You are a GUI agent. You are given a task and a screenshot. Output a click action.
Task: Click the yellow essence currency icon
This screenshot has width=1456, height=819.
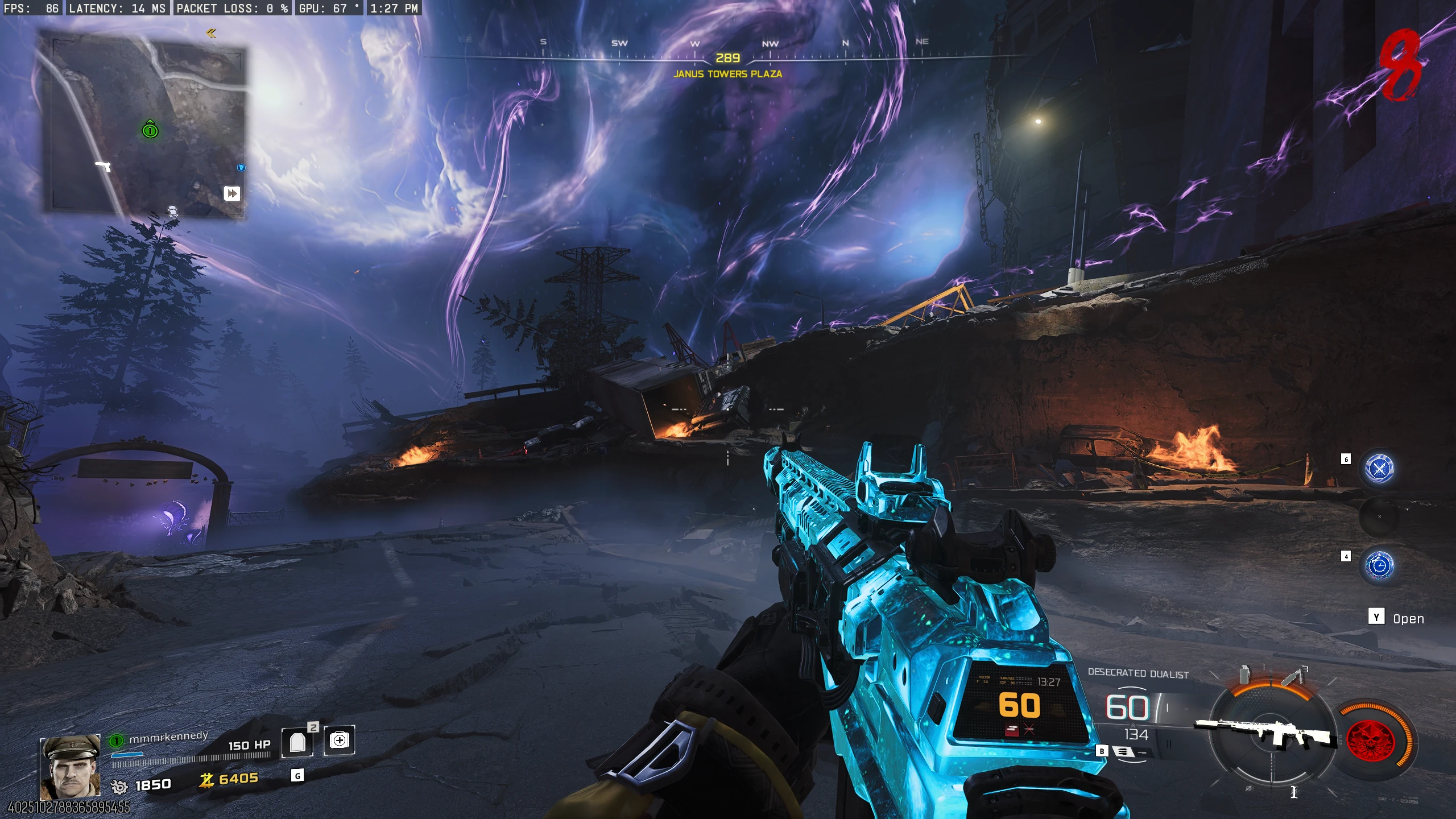[x=206, y=779]
